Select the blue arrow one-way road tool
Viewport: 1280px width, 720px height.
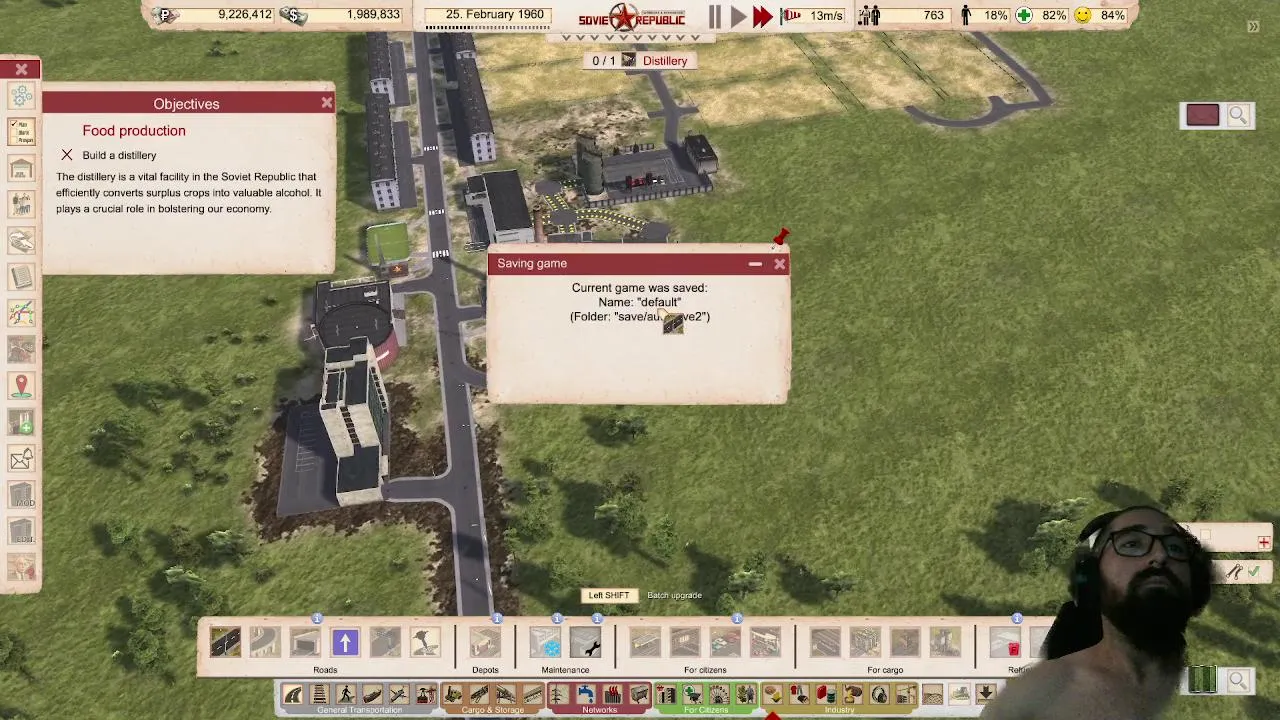pyautogui.click(x=345, y=642)
